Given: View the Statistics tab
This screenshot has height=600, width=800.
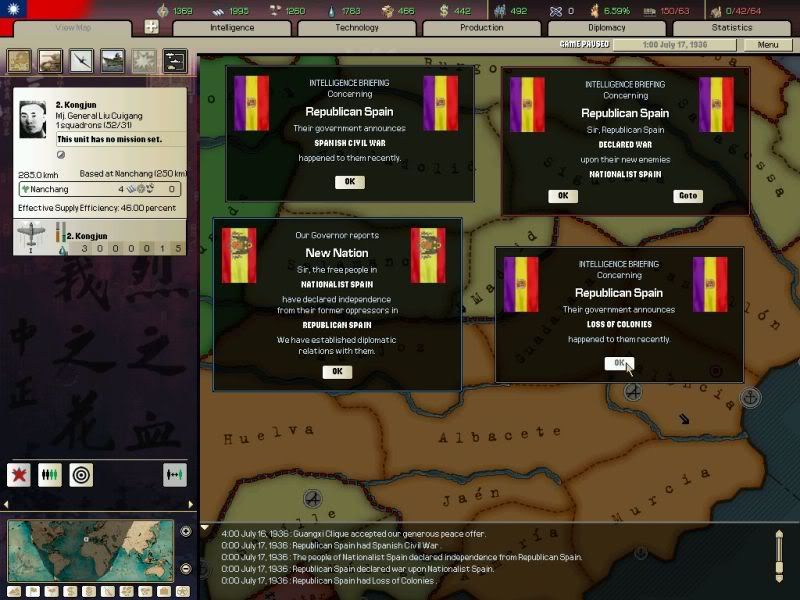Looking at the screenshot, I should click(x=732, y=28).
